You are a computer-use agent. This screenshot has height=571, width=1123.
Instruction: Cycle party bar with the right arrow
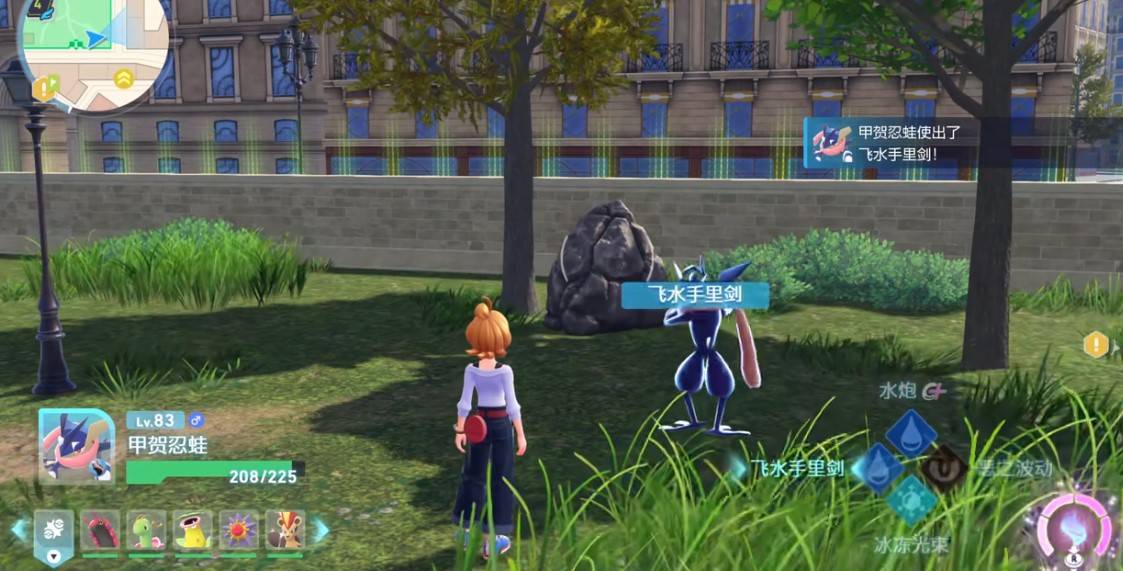pos(320,529)
